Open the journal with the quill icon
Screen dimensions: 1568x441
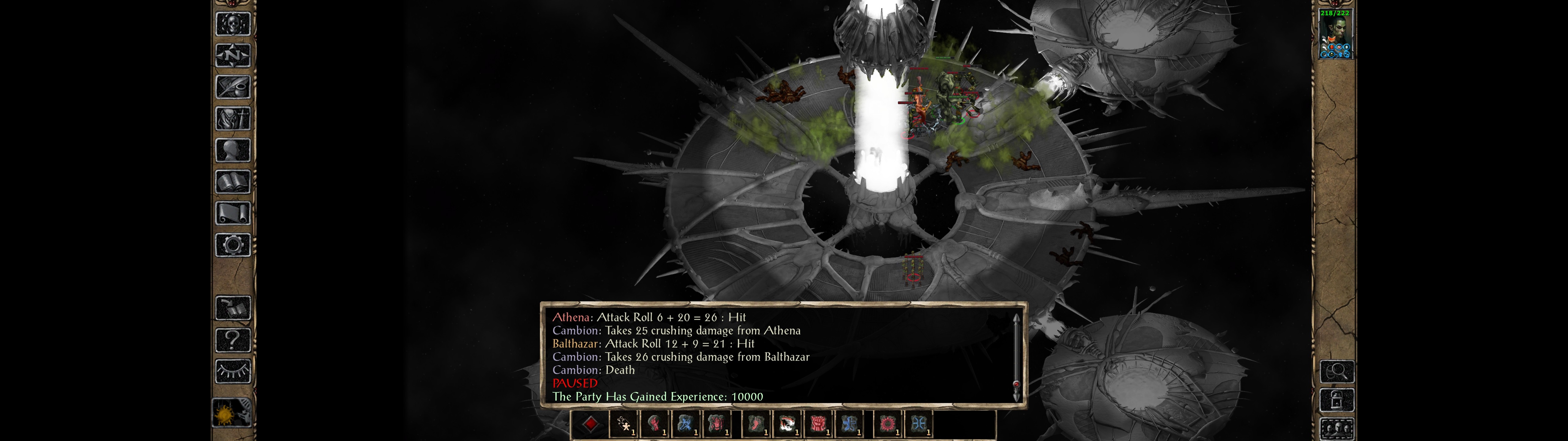point(232,87)
